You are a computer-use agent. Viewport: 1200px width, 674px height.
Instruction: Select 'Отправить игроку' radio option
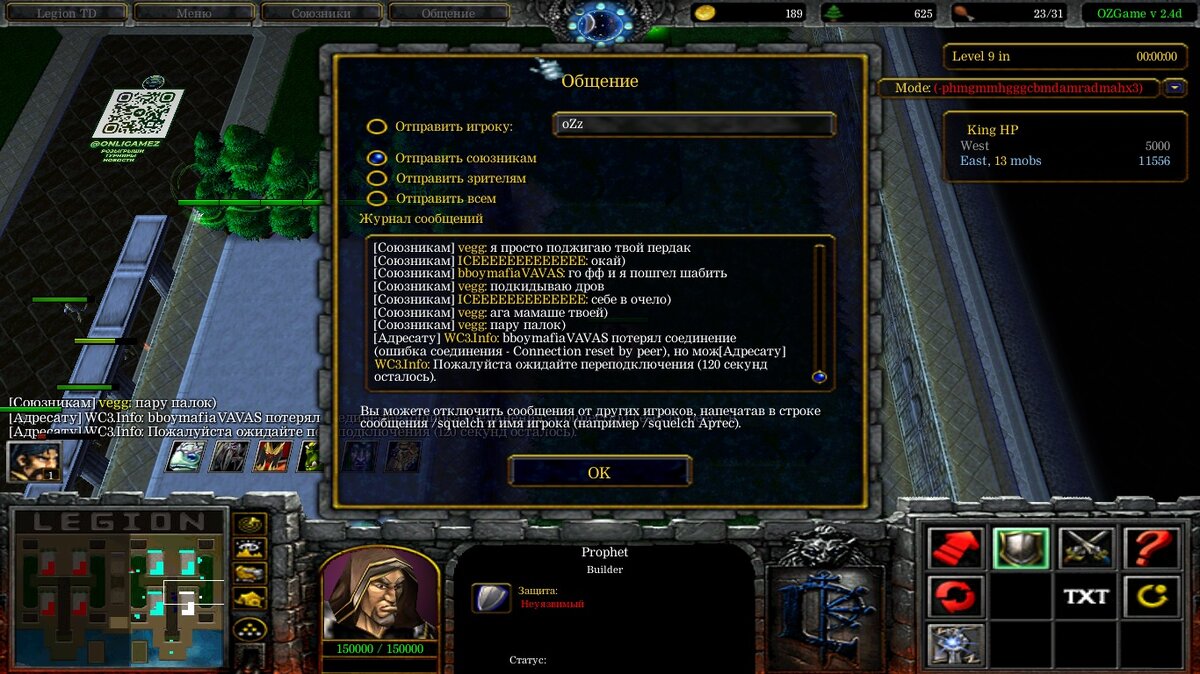click(377, 127)
